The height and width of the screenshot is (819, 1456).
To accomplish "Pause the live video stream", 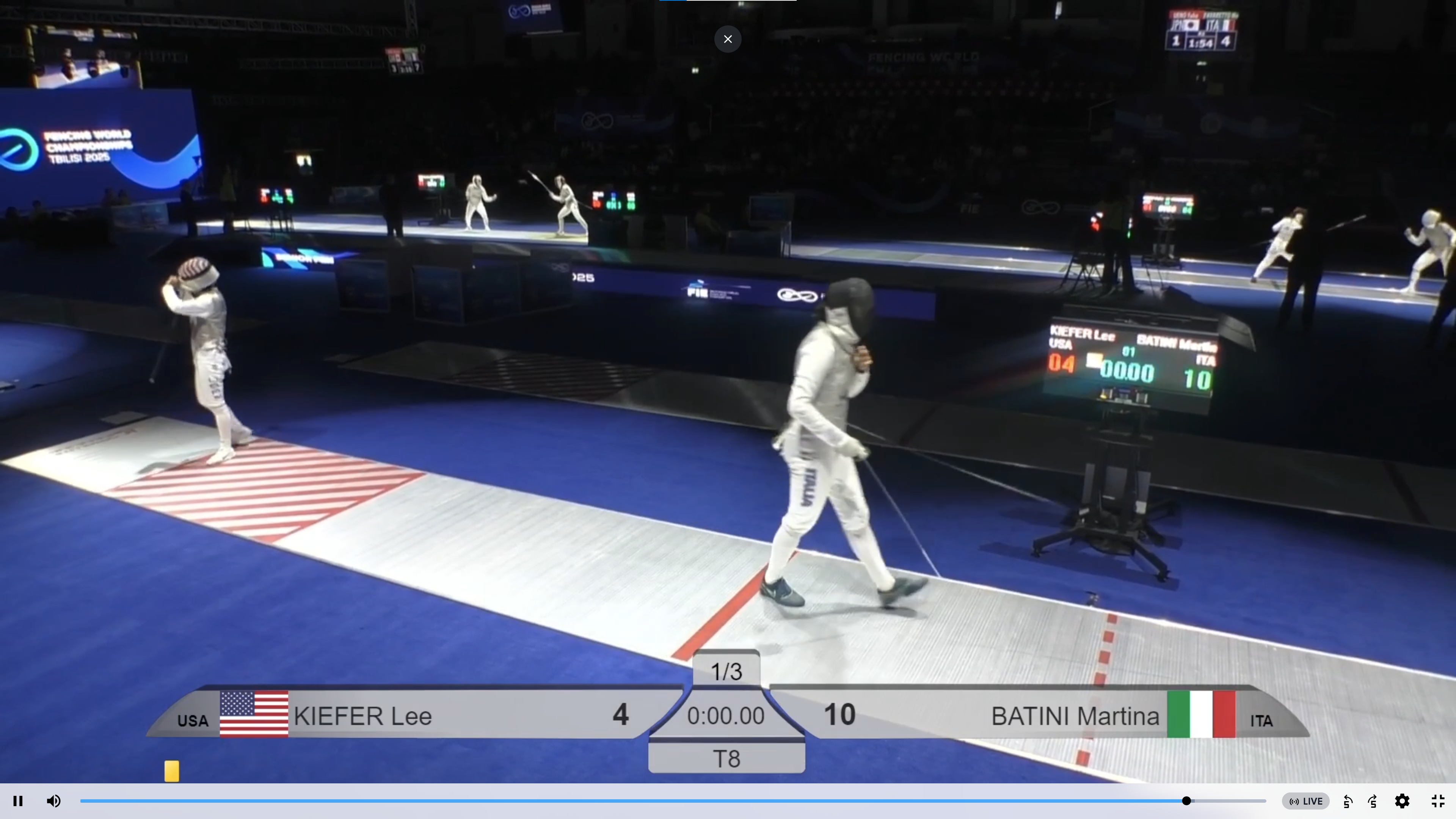I will (x=17, y=801).
